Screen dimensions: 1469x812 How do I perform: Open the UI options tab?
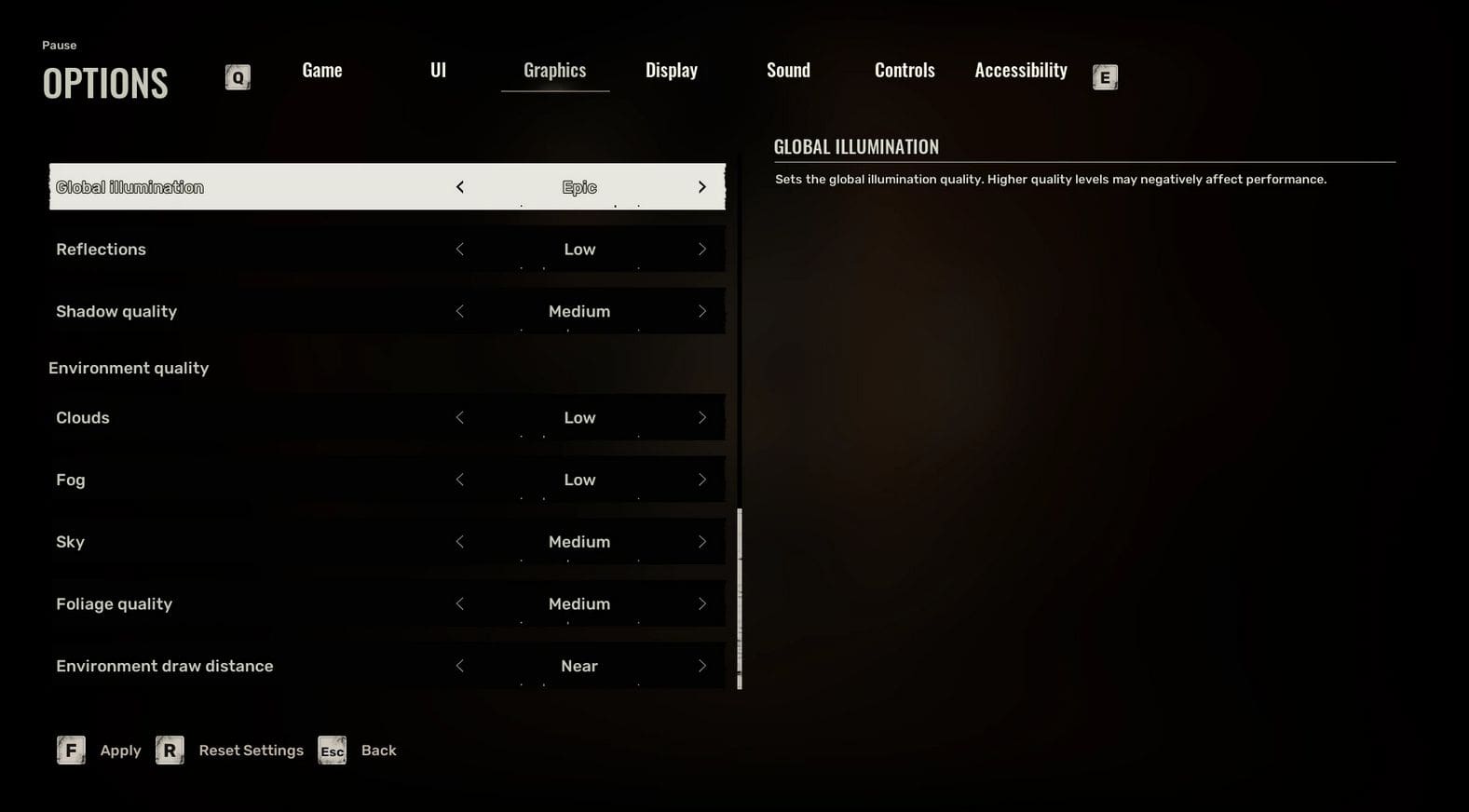[x=438, y=71]
